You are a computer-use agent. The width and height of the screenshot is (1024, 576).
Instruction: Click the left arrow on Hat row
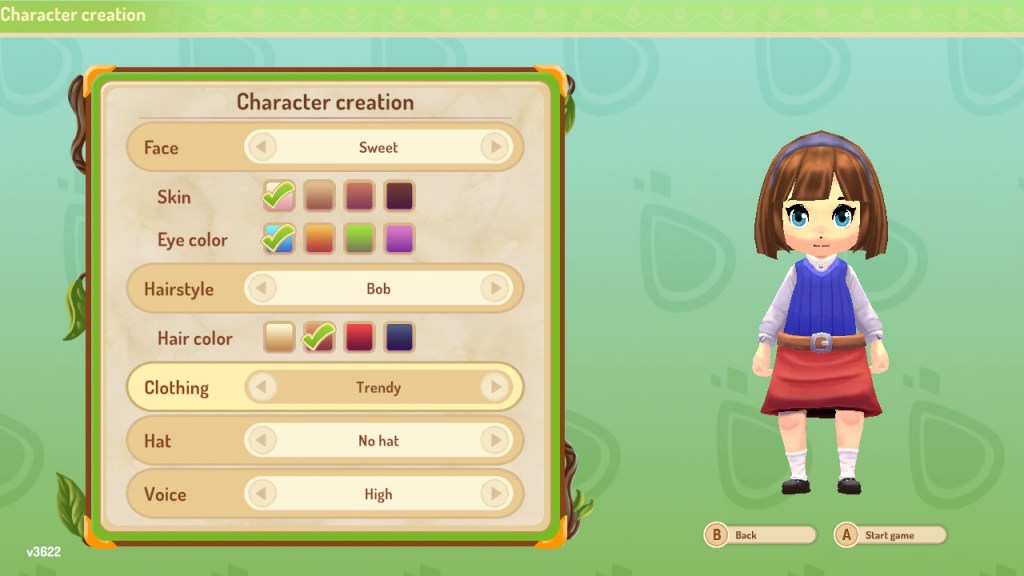click(x=261, y=440)
